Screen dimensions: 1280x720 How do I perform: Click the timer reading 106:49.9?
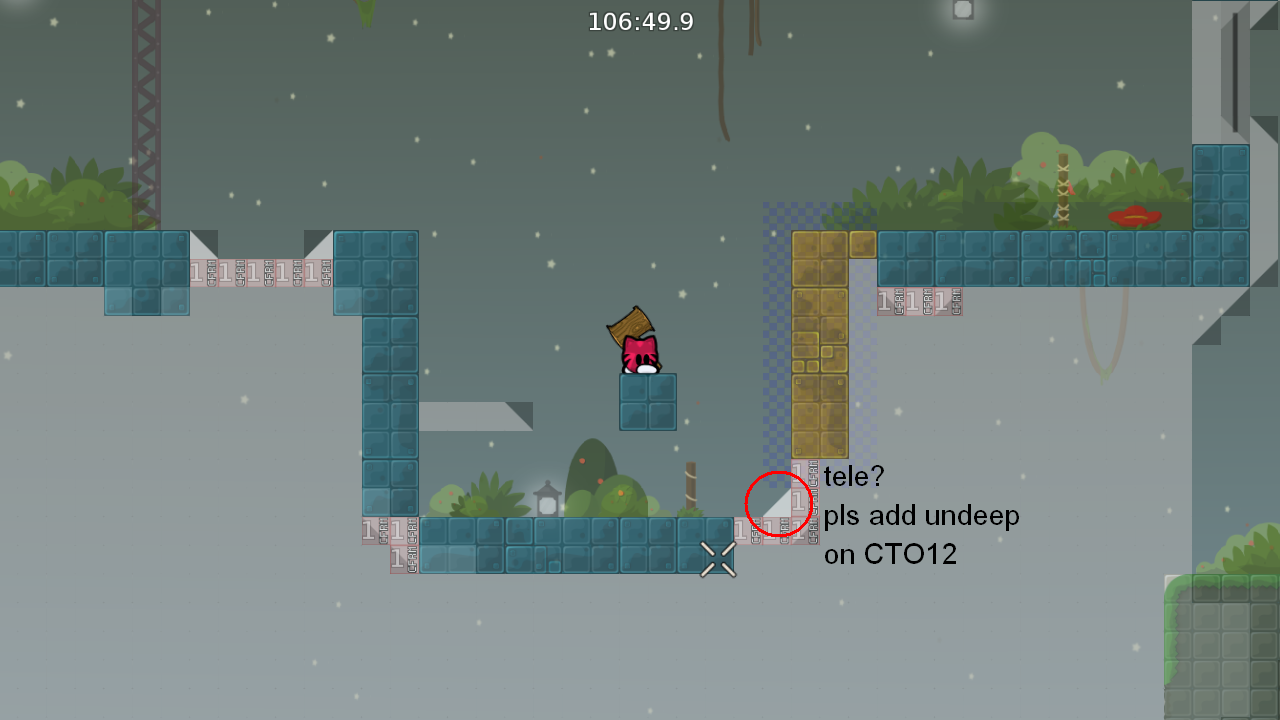[641, 21]
